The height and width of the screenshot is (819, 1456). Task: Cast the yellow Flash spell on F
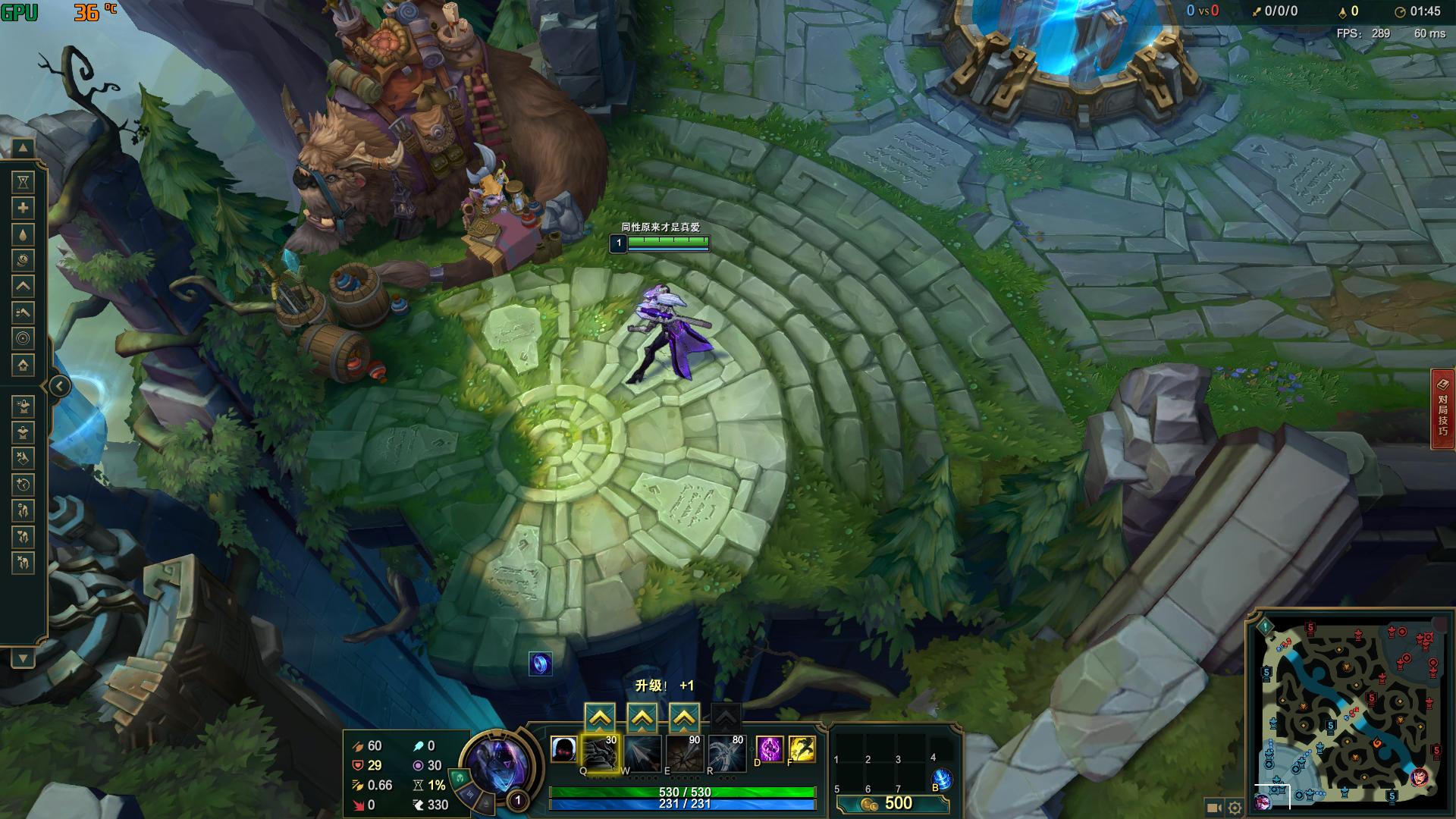click(802, 749)
